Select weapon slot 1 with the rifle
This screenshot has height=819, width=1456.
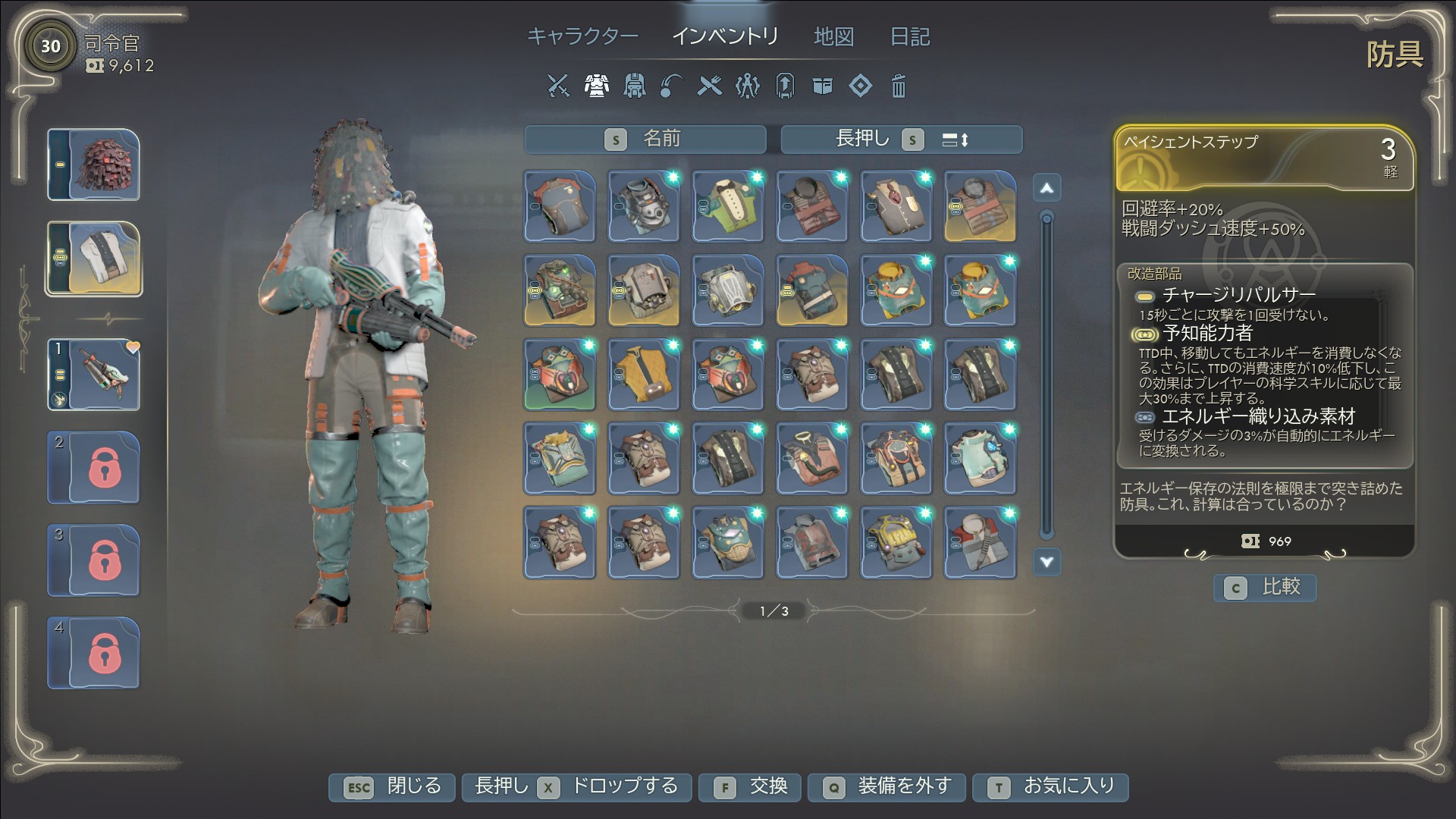tap(94, 375)
